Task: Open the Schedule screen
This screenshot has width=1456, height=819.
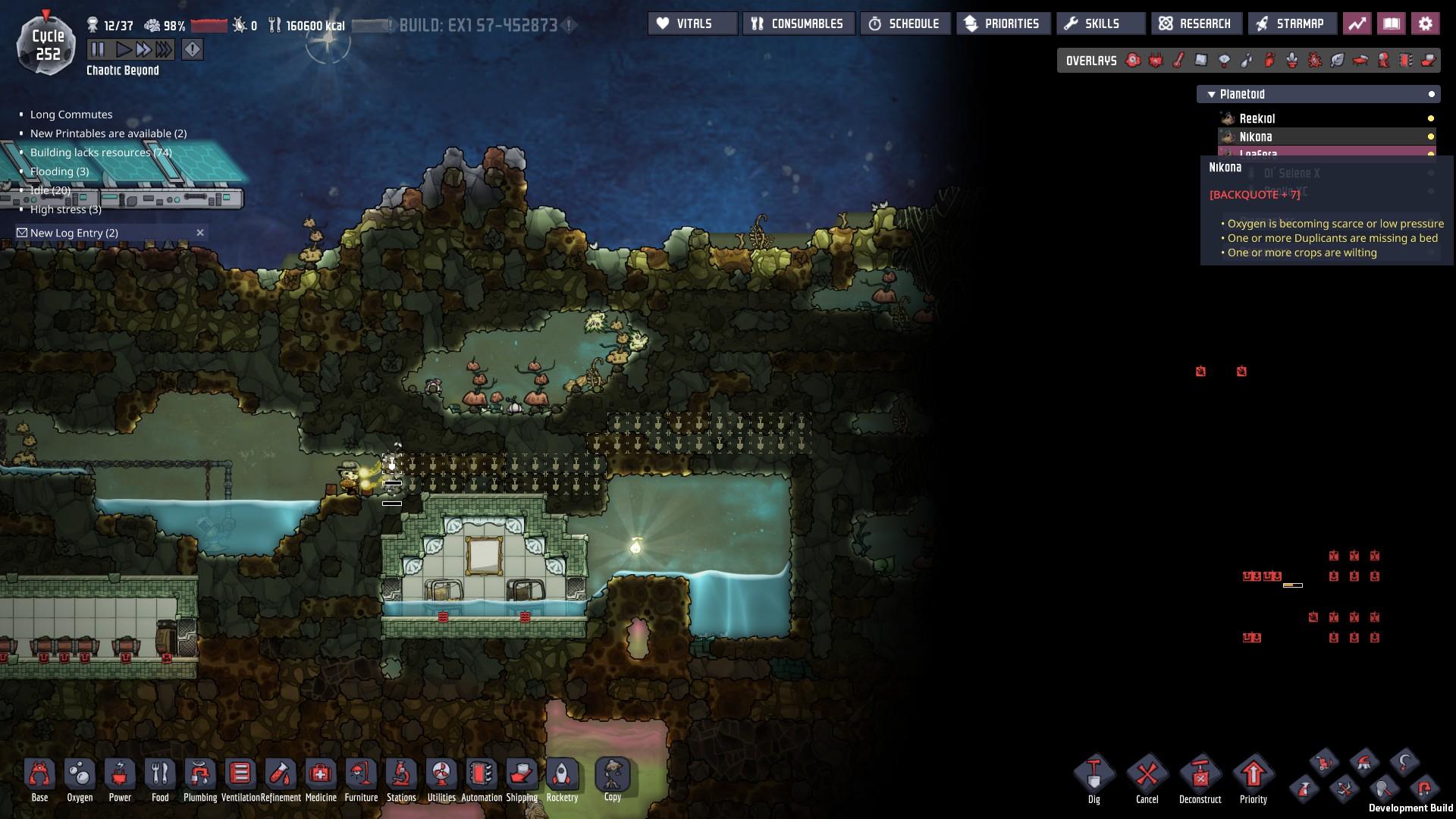Action: point(905,24)
